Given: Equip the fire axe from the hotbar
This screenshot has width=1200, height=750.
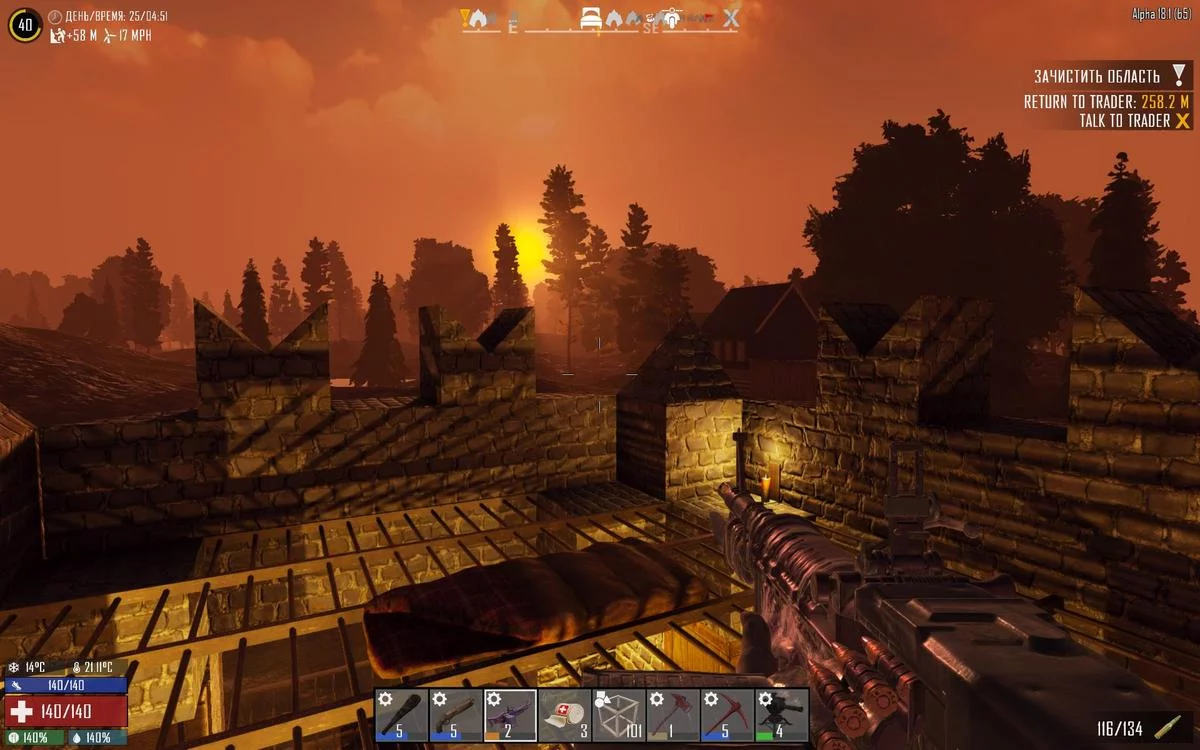Looking at the screenshot, I should pyautogui.click(x=673, y=715).
